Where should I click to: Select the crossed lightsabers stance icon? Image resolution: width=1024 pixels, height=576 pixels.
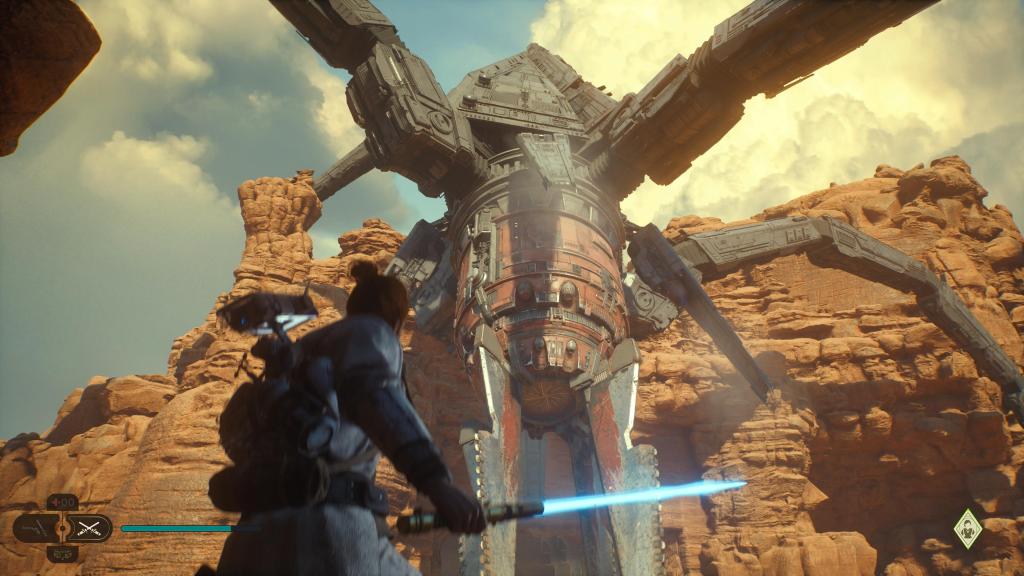tap(90, 527)
